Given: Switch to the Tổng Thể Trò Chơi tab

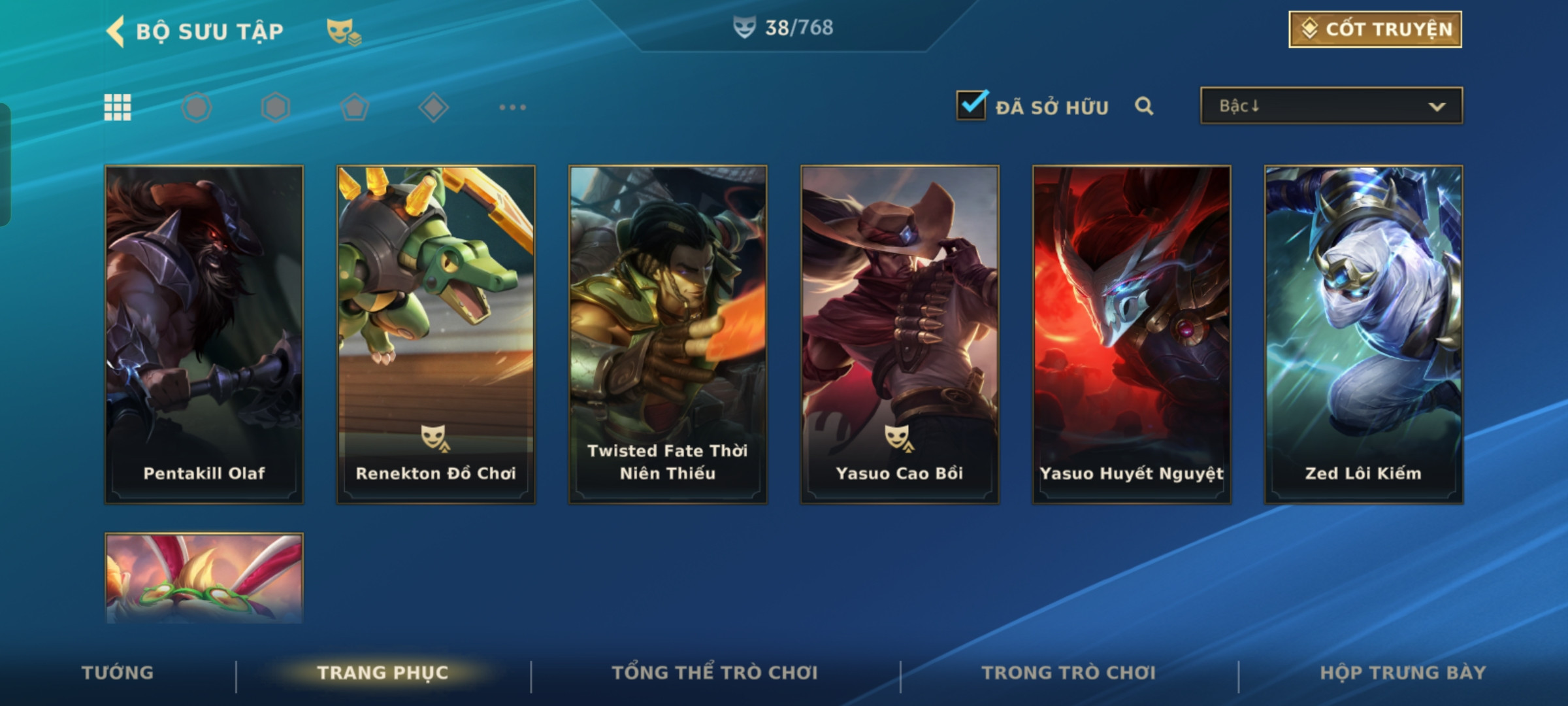Looking at the screenshot, I should pyautogui.click(x=715, y=673).
